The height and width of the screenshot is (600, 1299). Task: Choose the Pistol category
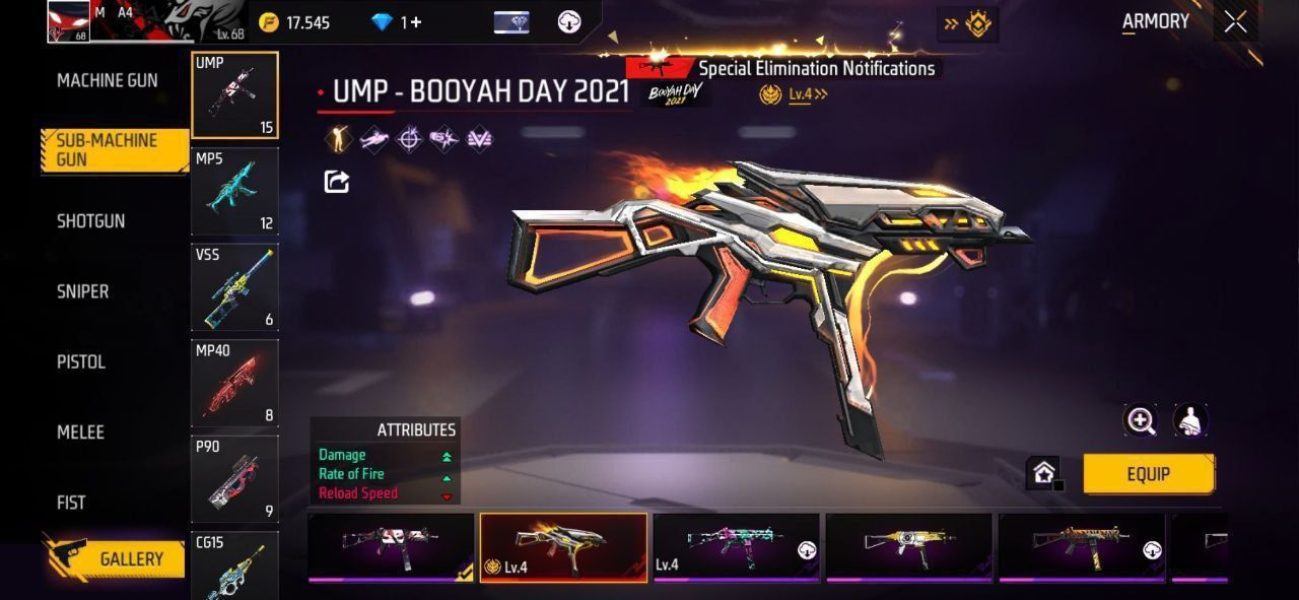[81, 362]
